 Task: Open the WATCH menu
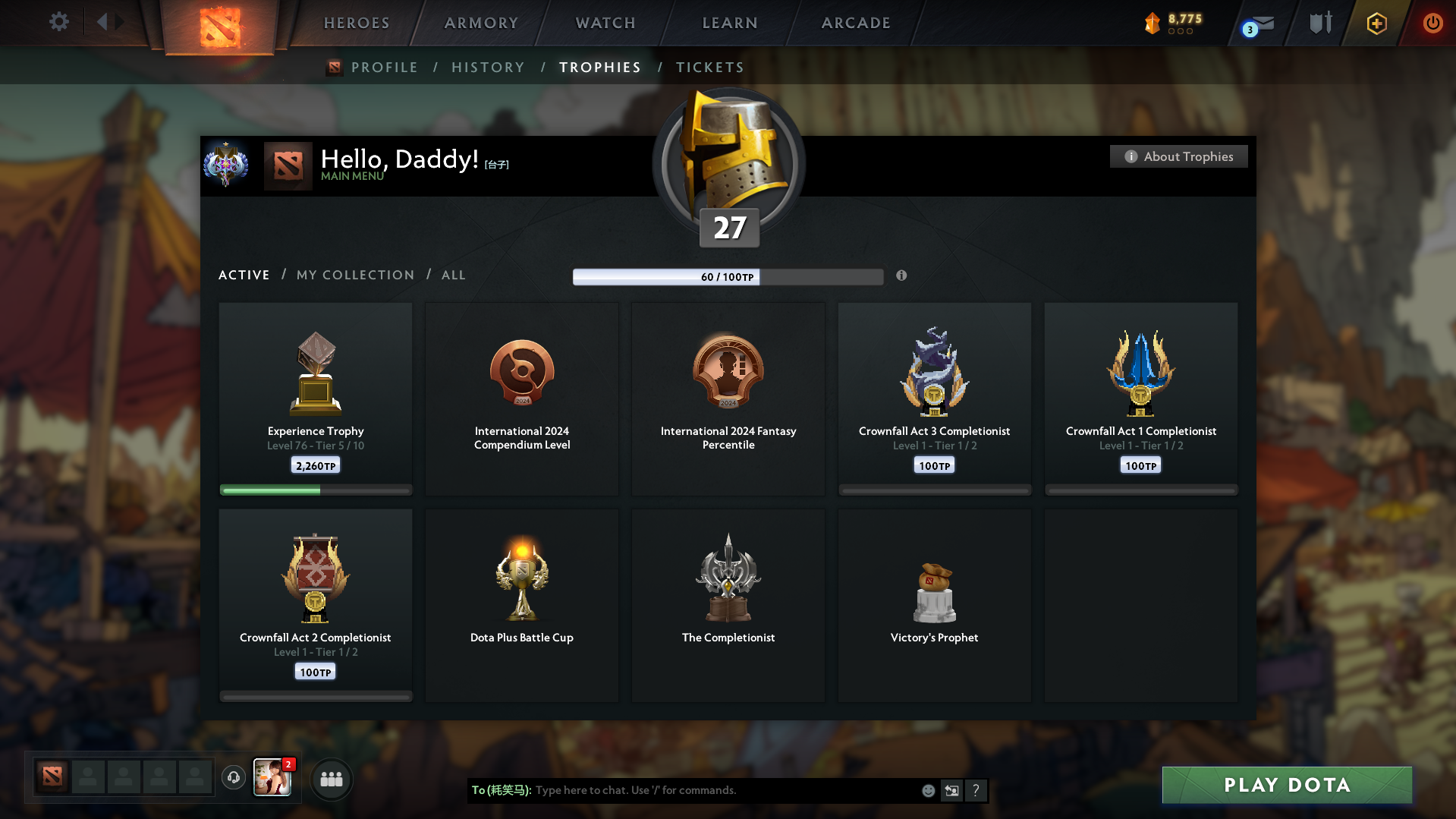[605, 23]
